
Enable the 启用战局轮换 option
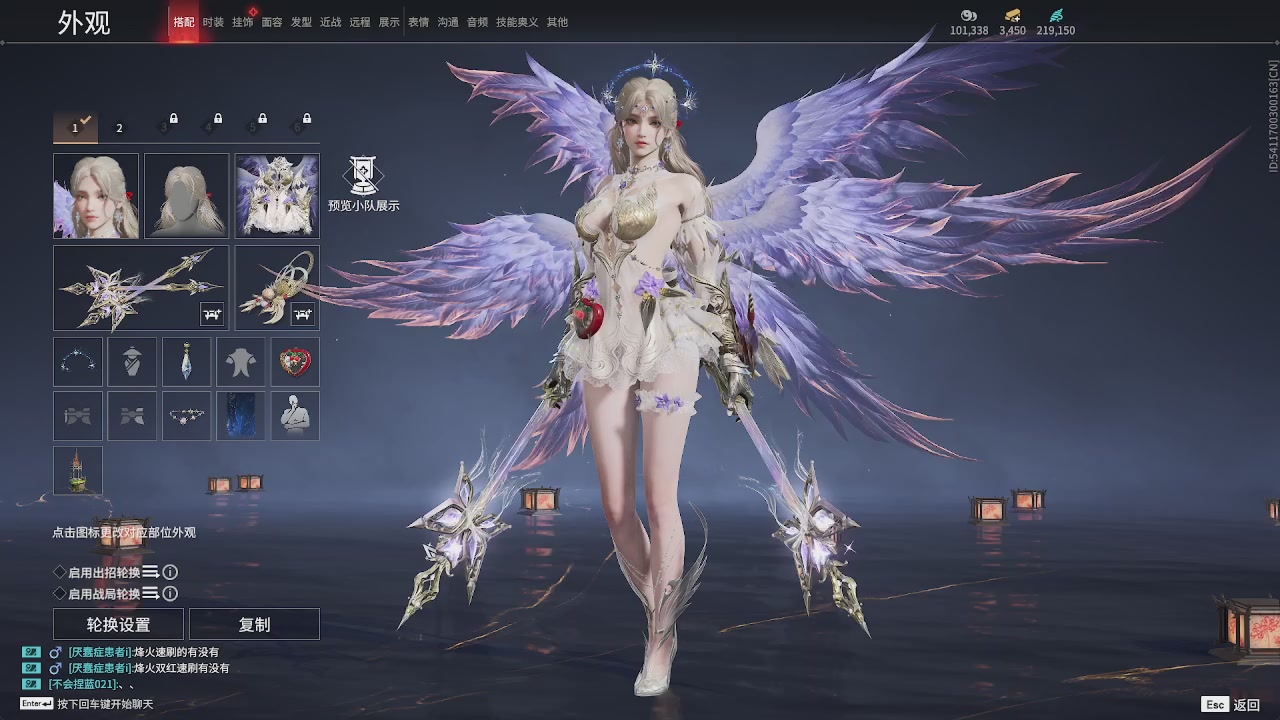point(60,594)
